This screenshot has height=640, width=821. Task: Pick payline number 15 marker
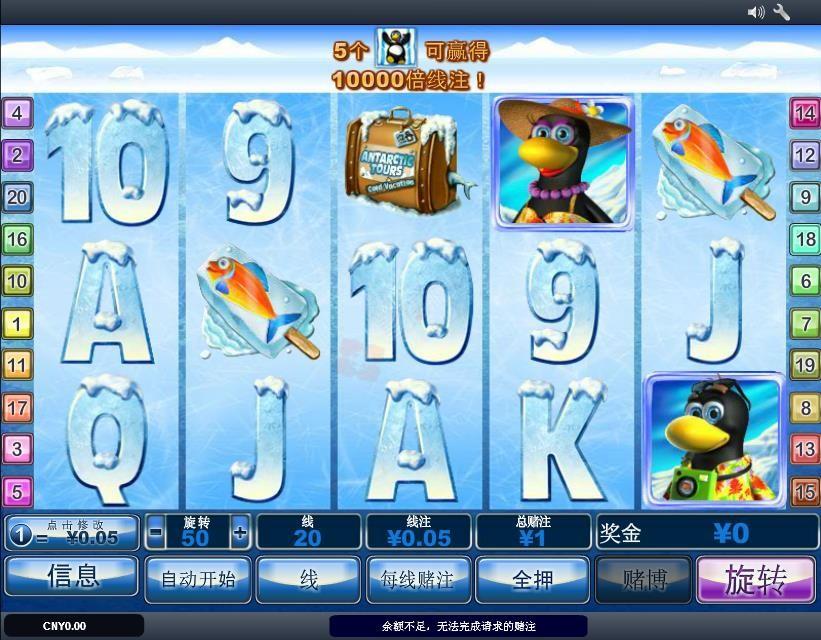point(804,491)
